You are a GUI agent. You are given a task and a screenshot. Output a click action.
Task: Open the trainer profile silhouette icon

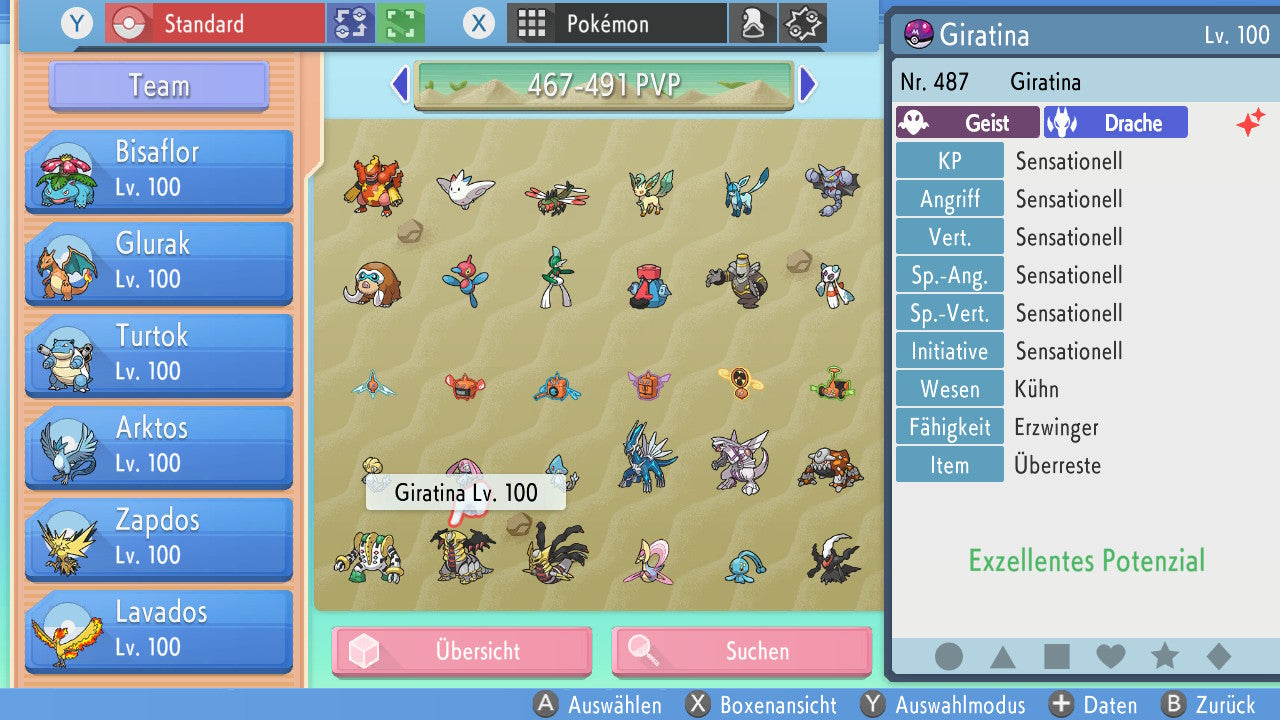click(x=753, y=23)
